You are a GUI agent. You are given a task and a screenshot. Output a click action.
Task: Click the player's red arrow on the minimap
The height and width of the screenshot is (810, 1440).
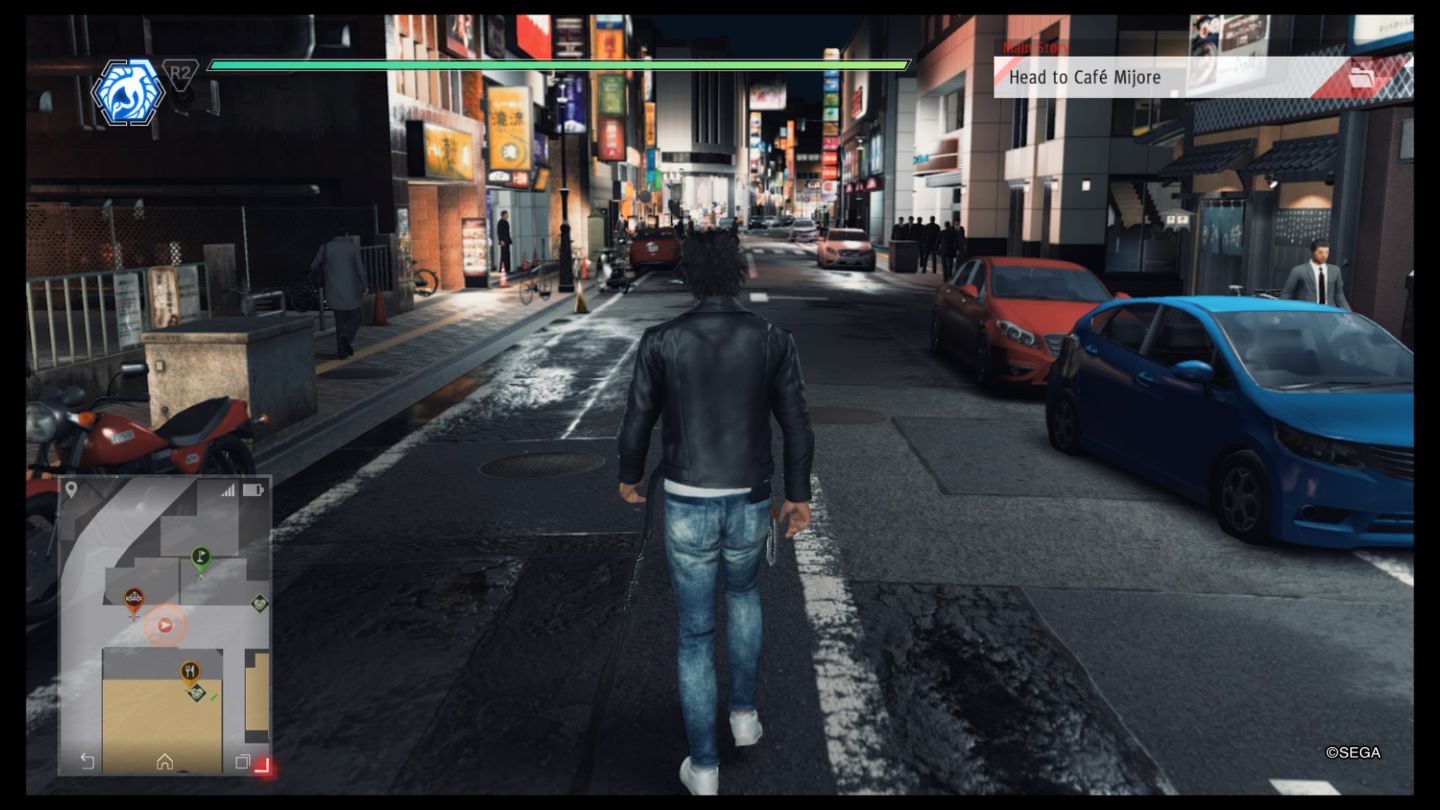(x=165, y=626)
